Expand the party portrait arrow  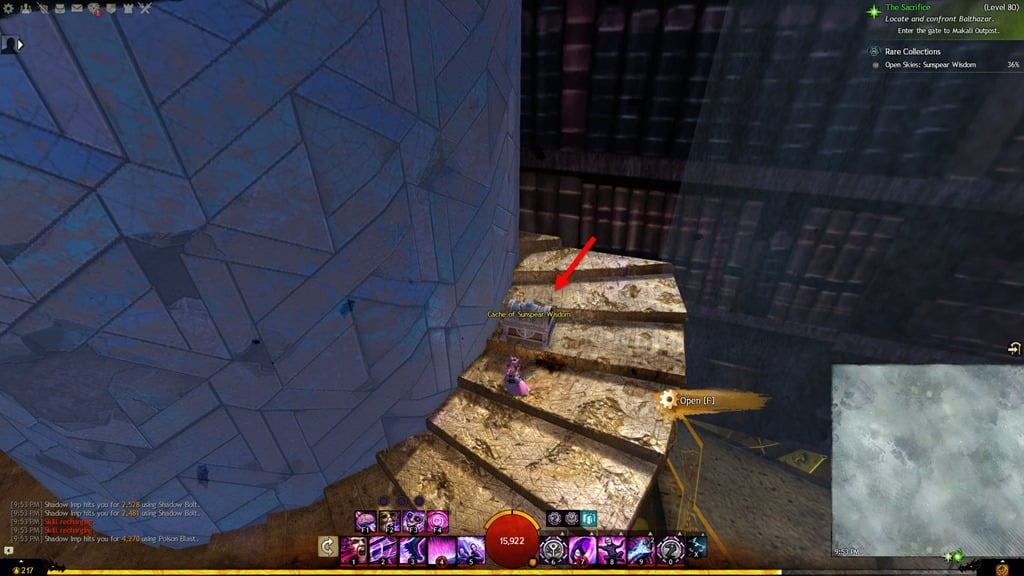[20, 45]
